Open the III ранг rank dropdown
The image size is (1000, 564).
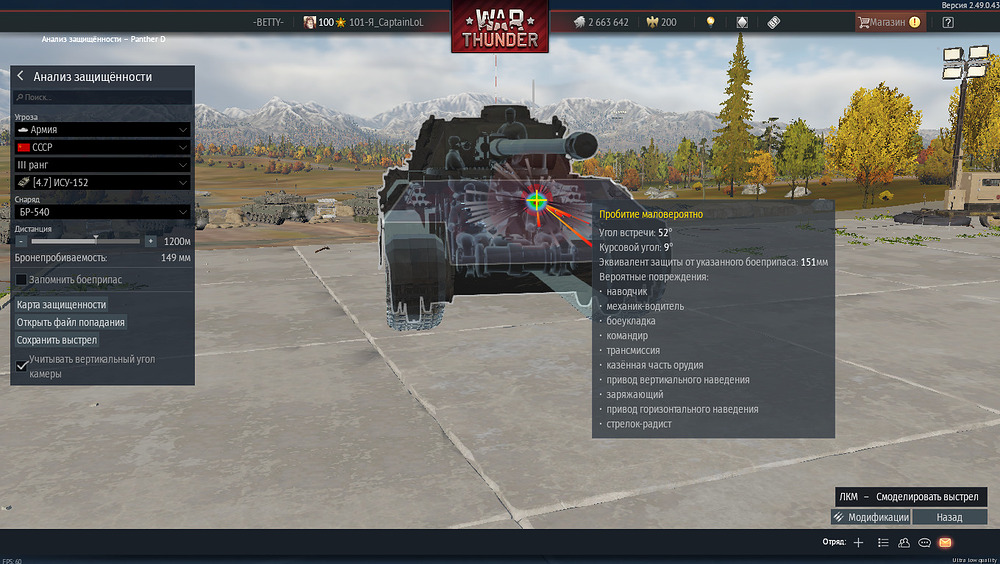[103, 164]
